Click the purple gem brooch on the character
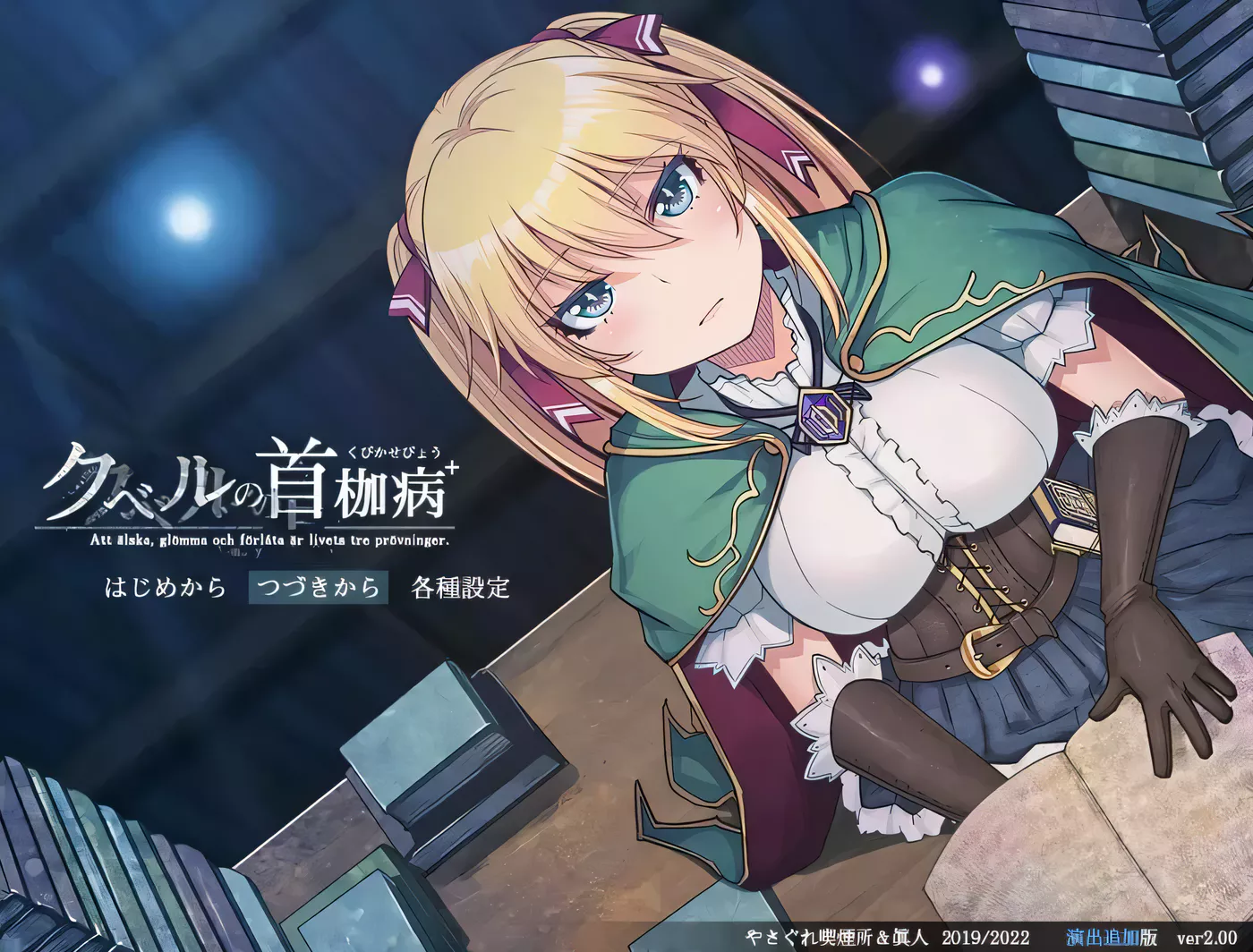 (x=823, y=417)
